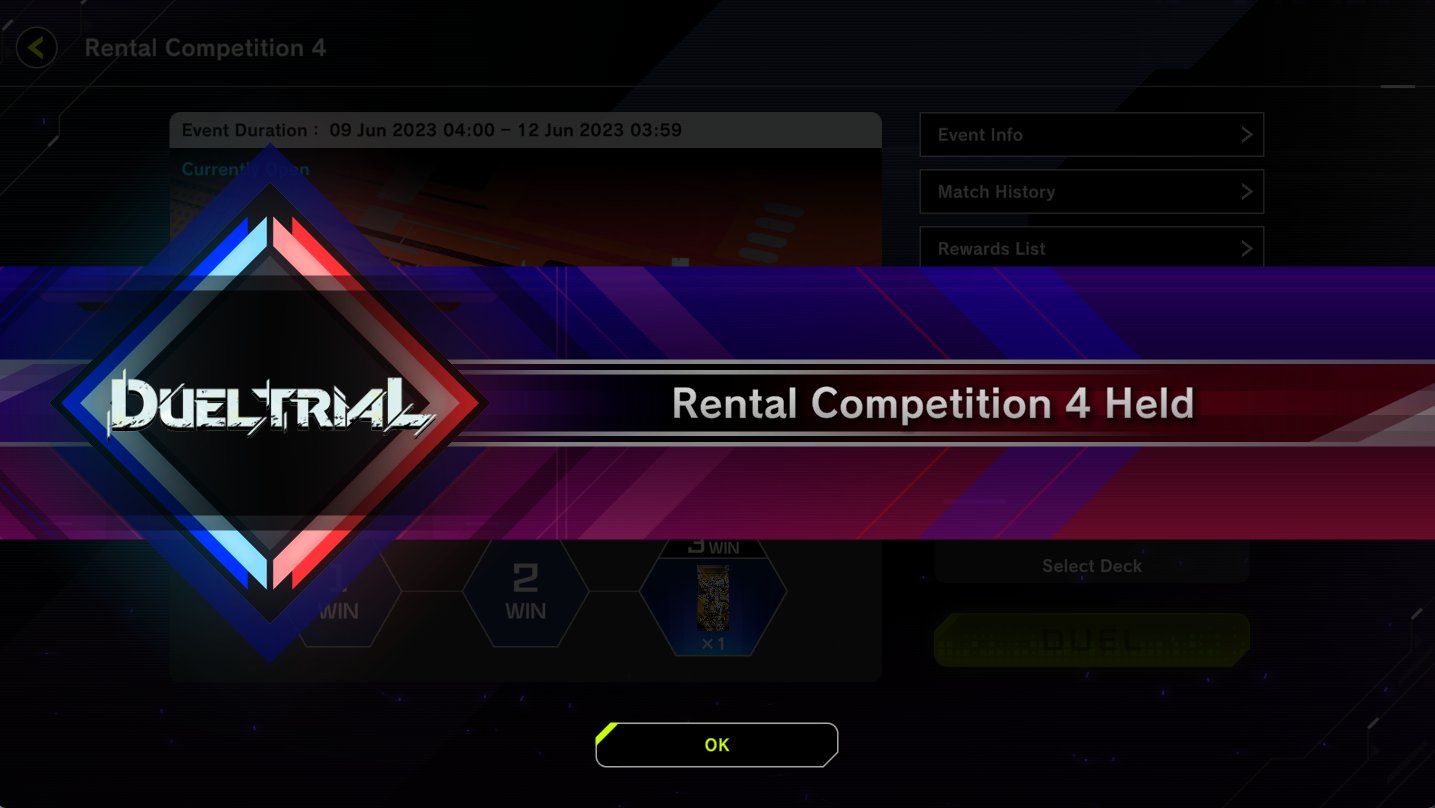Expand Match History with its chevron arrow

point(1245,191)
